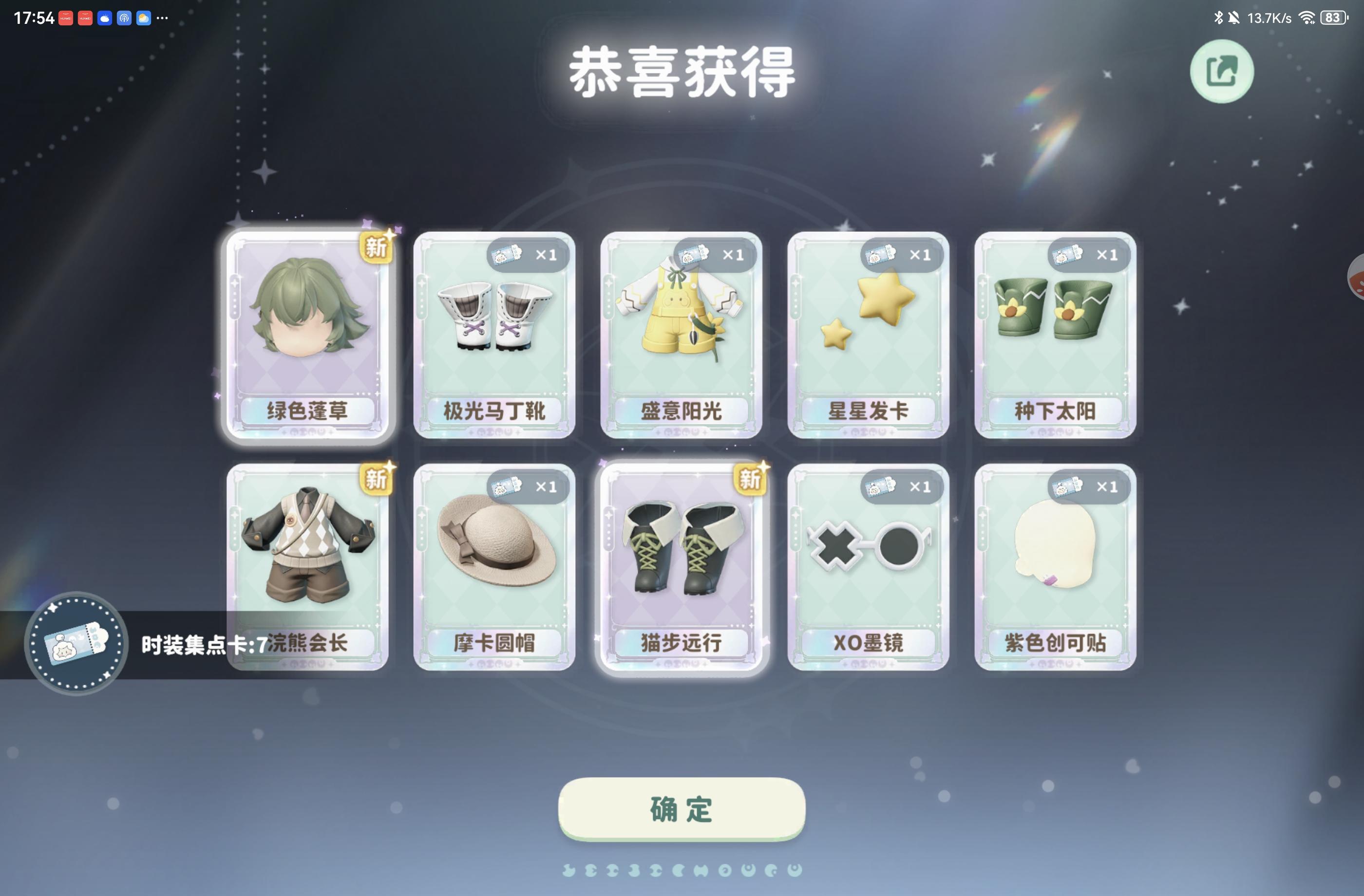Screen dimensions: 1364x896
Task: Tap the Wi-Fi icon in the status bar
Action: [x=1308, y=17]
